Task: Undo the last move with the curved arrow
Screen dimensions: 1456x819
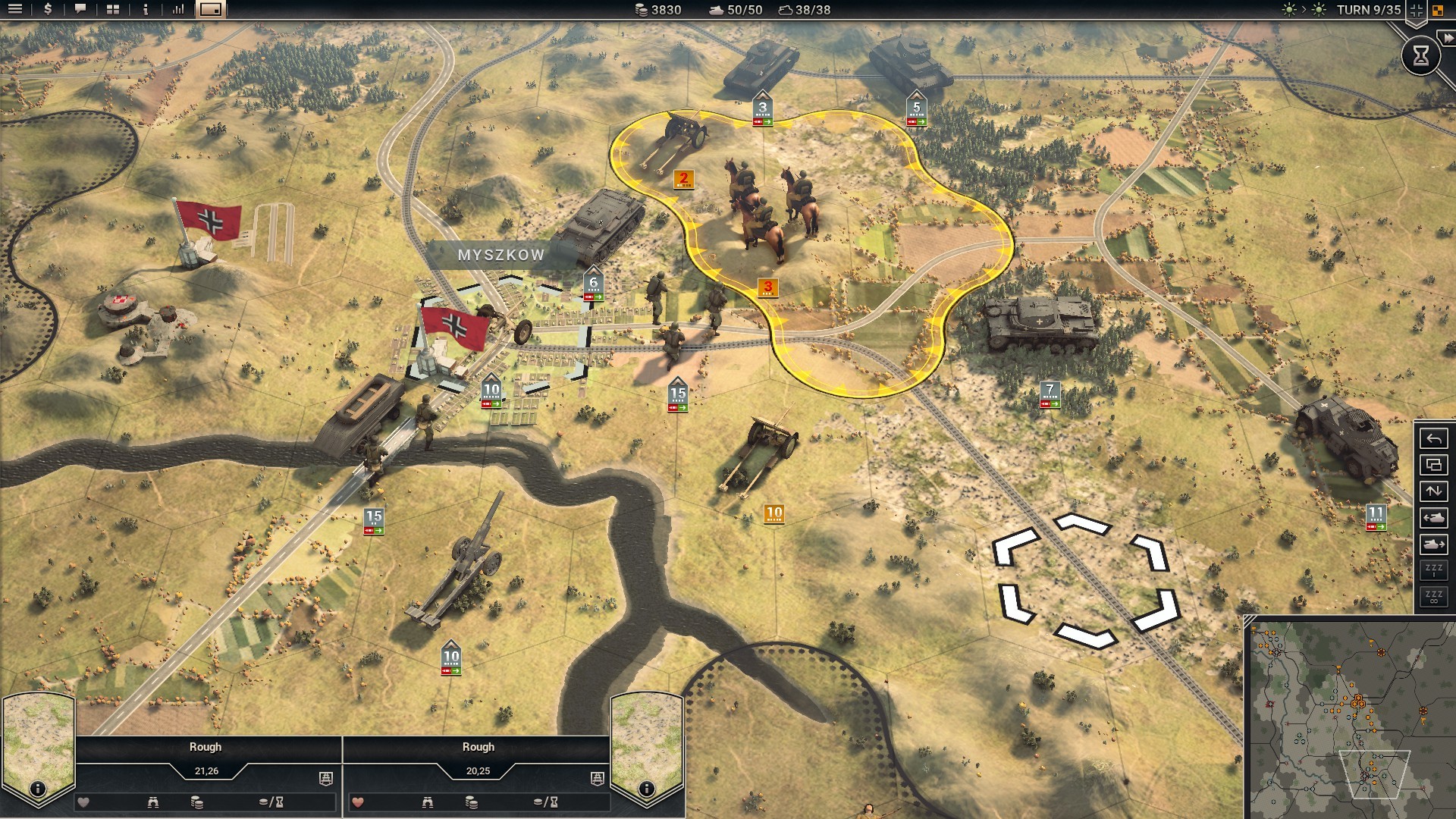Action: point(1433,439)
